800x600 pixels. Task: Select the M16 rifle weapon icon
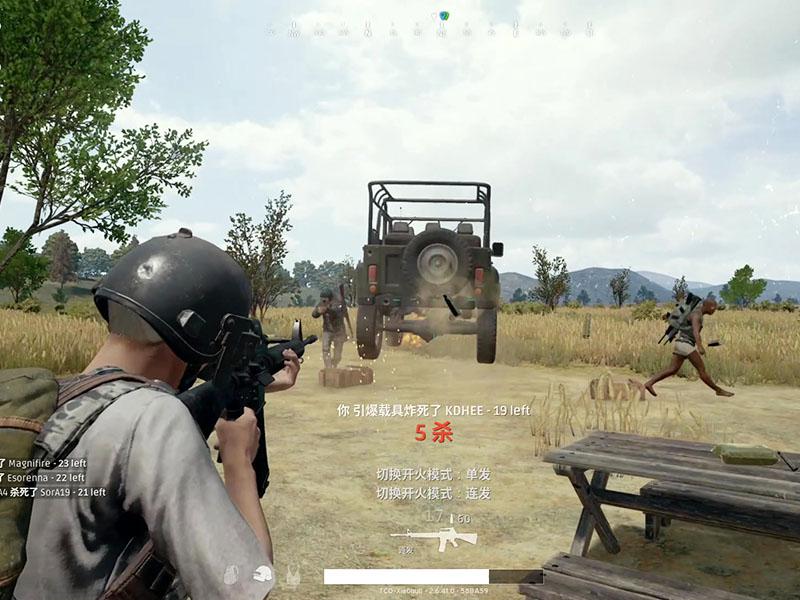pyautogui.click(x=433, y=539)
